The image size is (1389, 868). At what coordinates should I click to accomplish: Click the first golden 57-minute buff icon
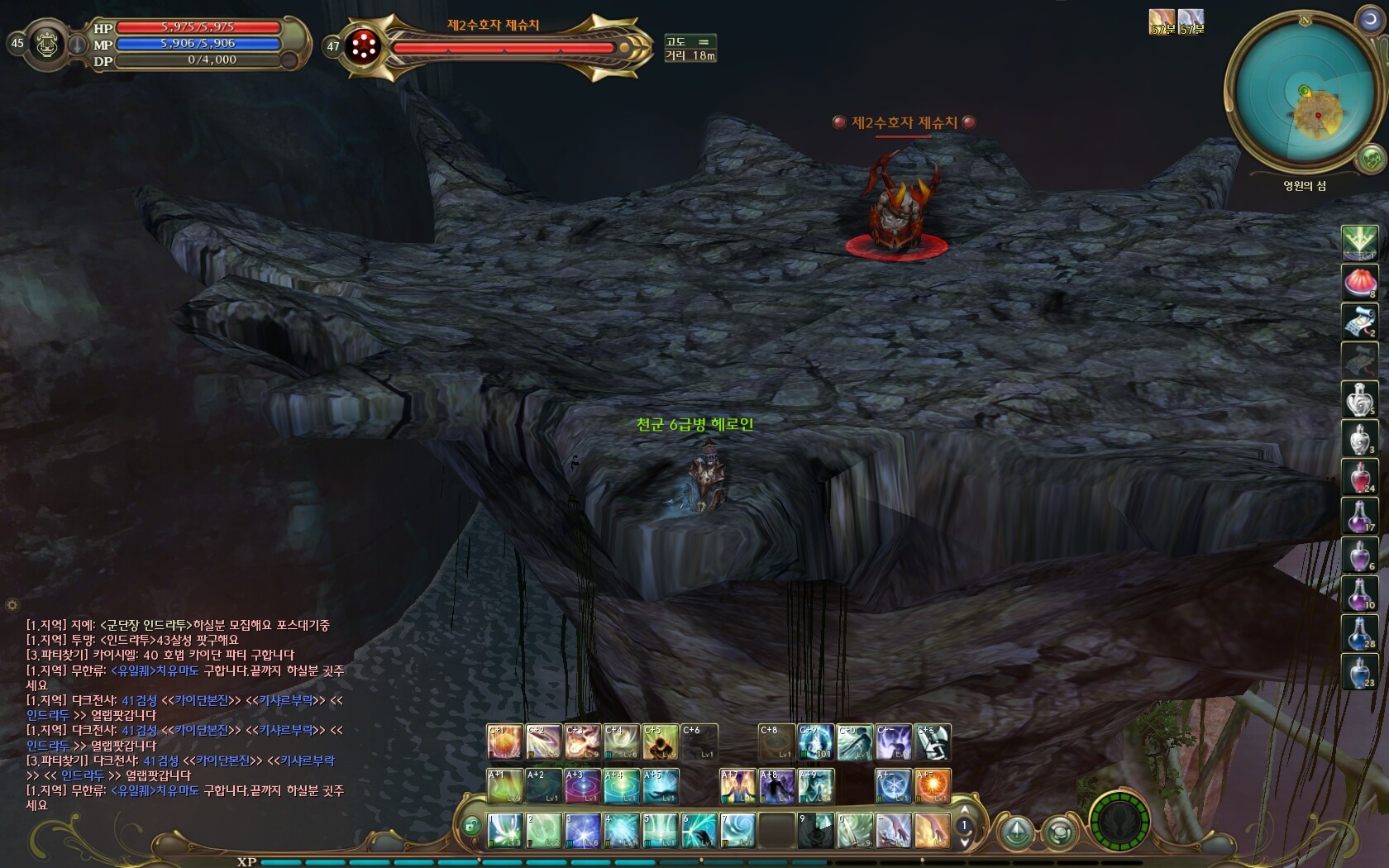pyautogui.click(x=1161, y=21)
